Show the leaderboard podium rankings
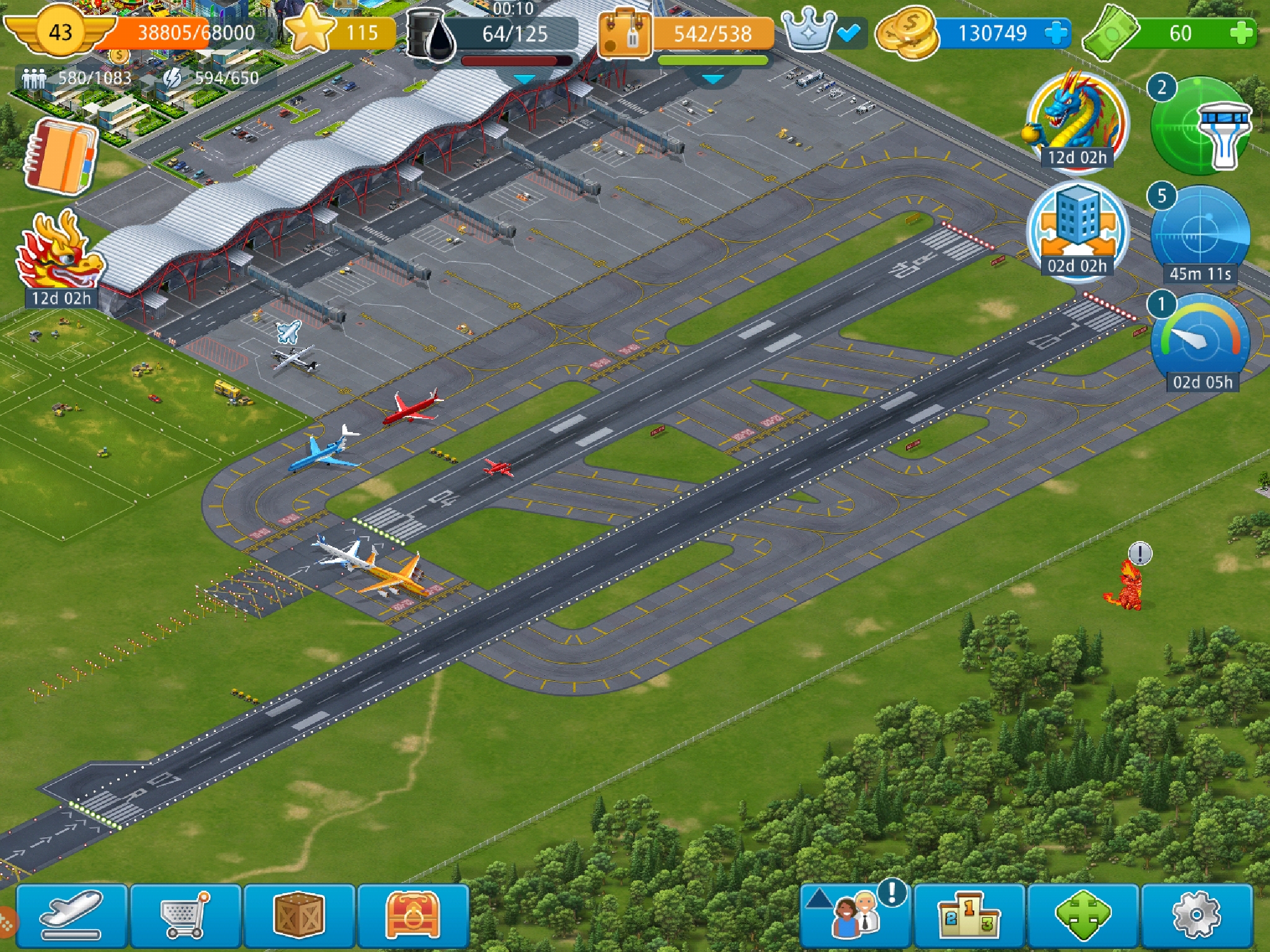 tap(969, 915)
